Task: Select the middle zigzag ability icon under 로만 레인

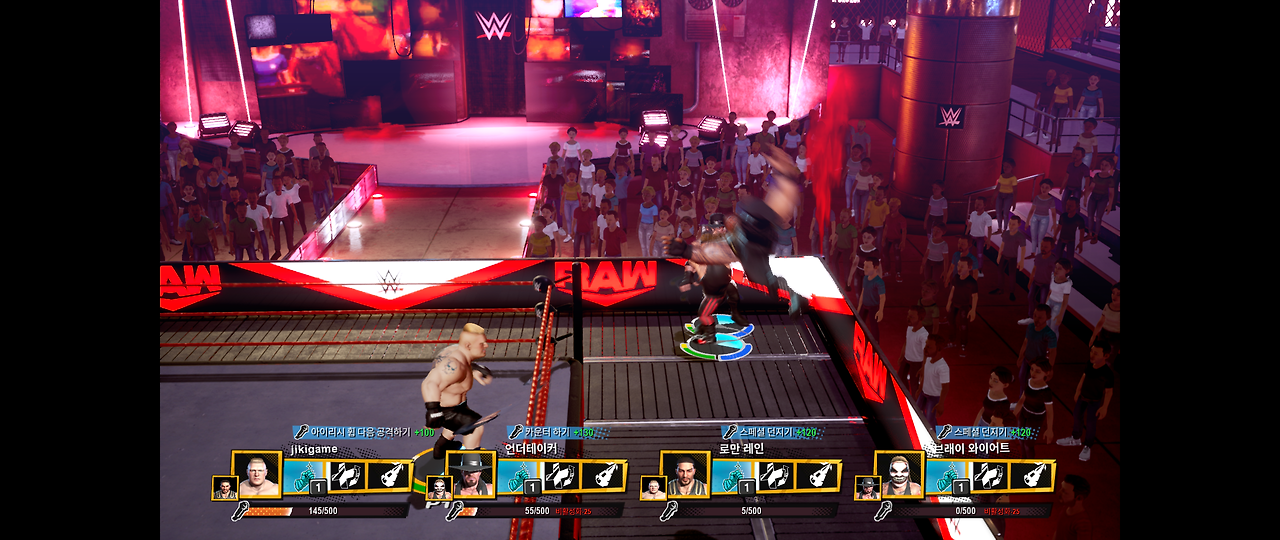Action: point(774,476)
